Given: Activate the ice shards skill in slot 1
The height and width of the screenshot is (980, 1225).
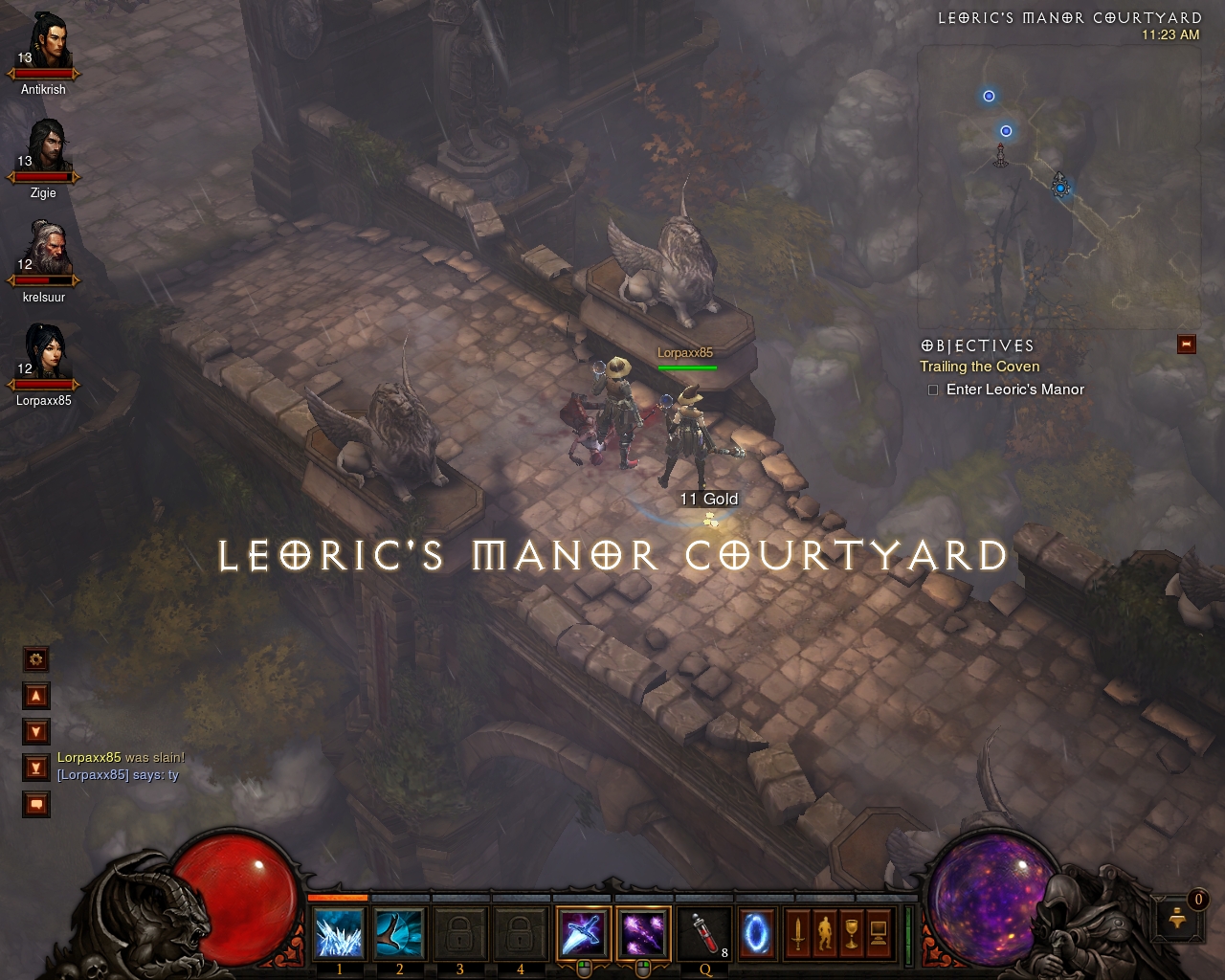Looking at the screenshot, I should point(340,933).
